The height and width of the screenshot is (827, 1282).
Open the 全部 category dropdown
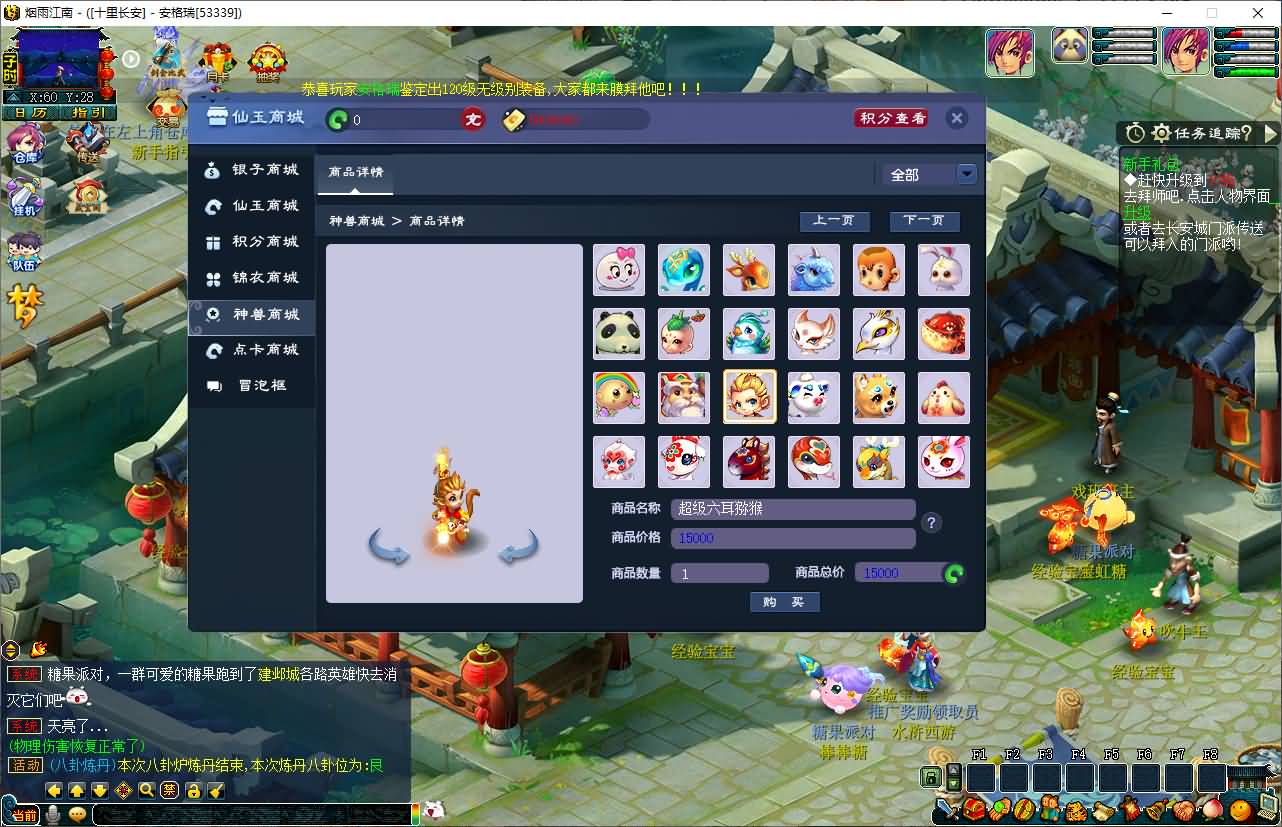click(930, 173)
